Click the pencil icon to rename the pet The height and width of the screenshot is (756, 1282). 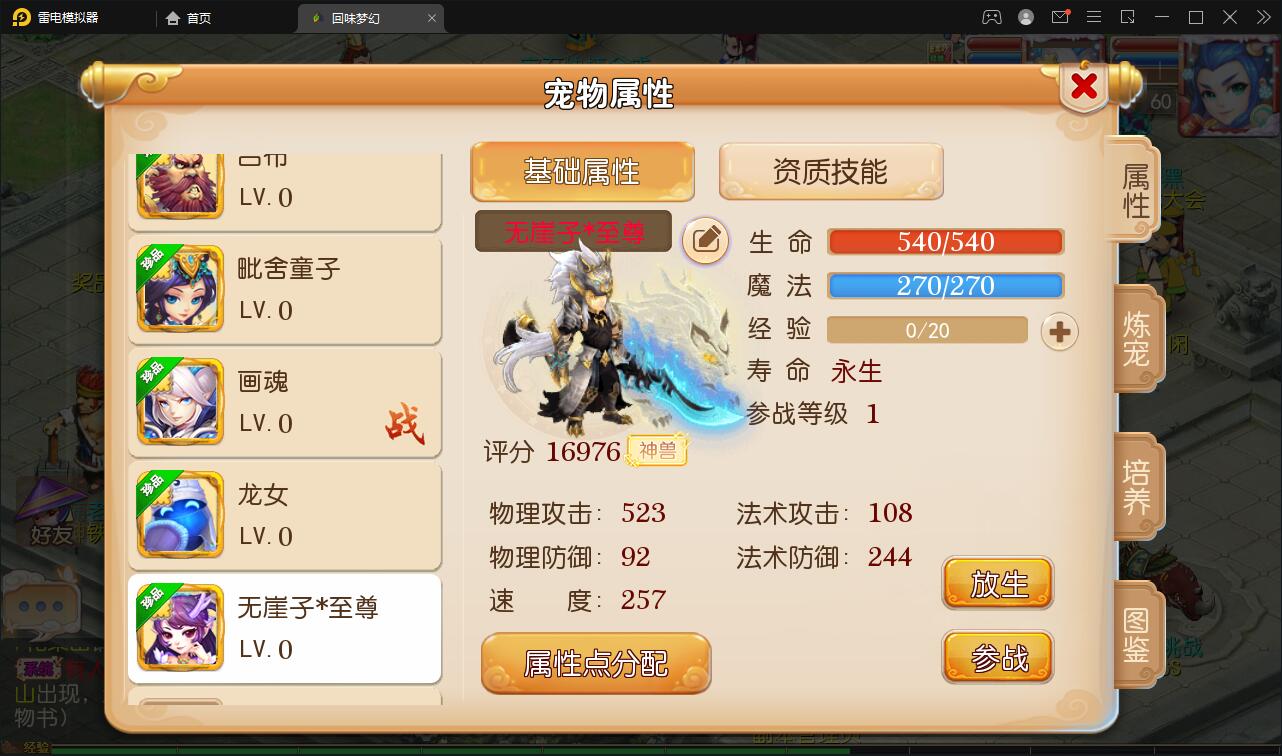[706, 242]
